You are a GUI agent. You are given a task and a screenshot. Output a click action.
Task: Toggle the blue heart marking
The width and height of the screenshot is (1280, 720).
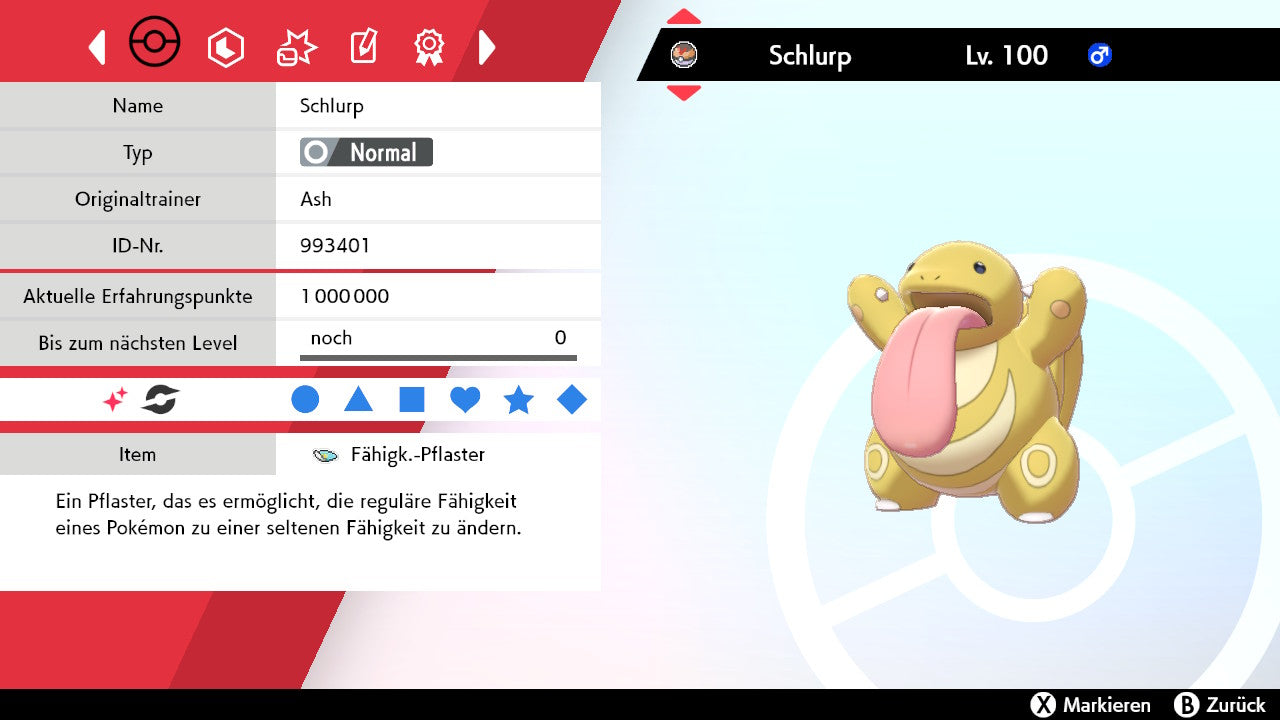465,400
